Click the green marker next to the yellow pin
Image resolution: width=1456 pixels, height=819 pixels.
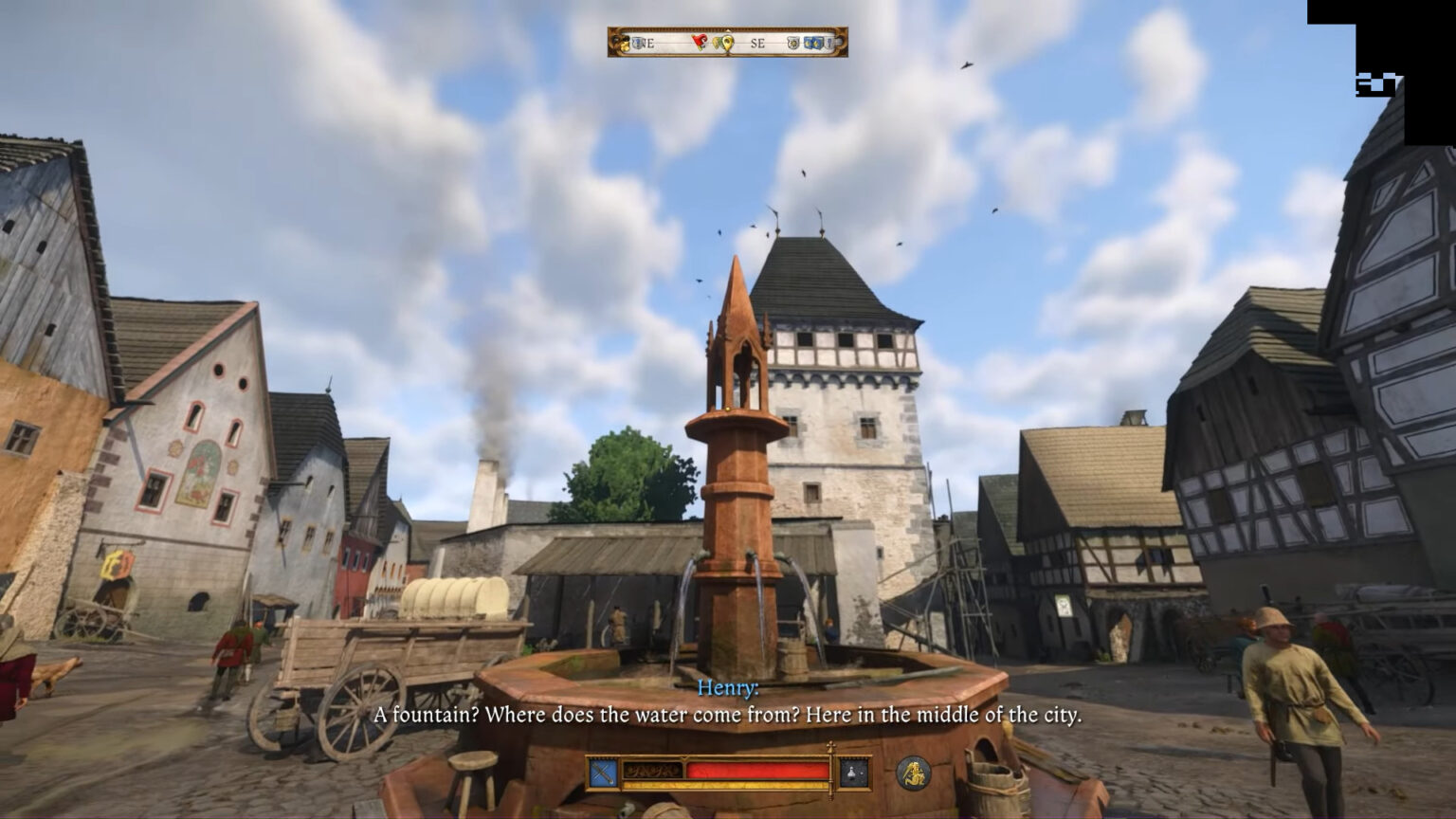pos(716,42)
